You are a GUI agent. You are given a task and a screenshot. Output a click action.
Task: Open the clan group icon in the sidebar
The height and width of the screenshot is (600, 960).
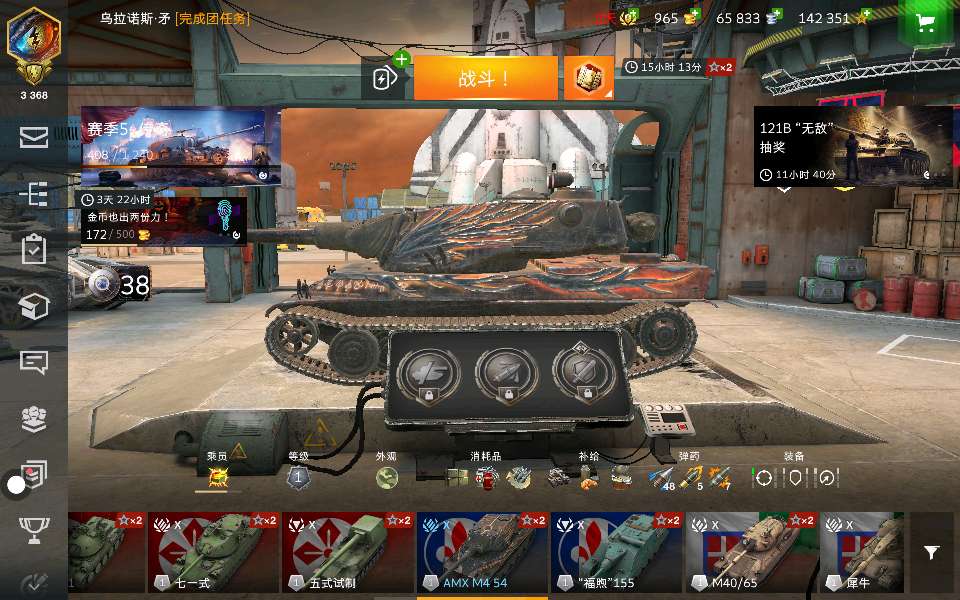pyautogui.click(x=33, y=419)
